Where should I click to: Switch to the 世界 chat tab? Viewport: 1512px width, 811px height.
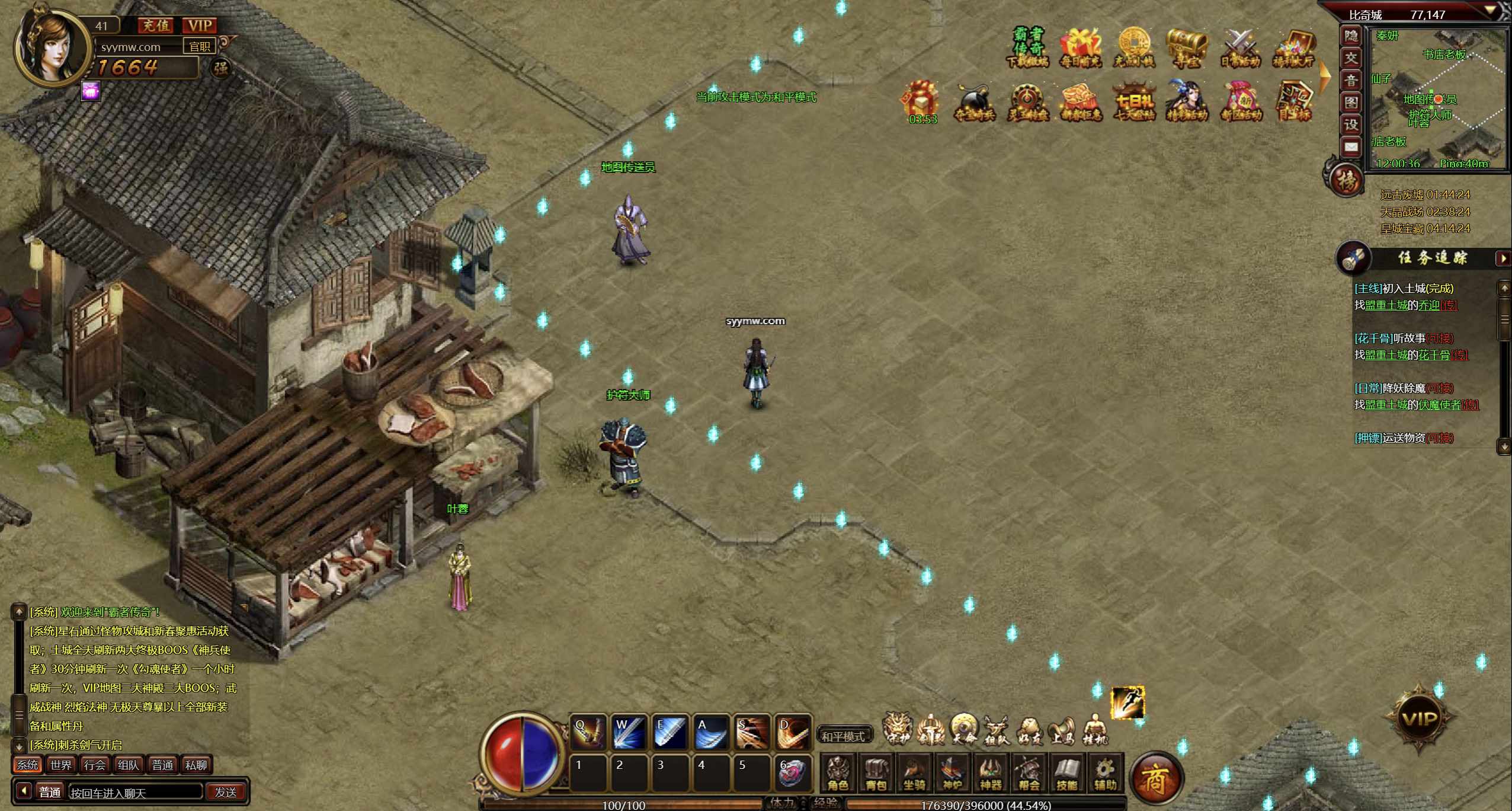coord(60,765)
